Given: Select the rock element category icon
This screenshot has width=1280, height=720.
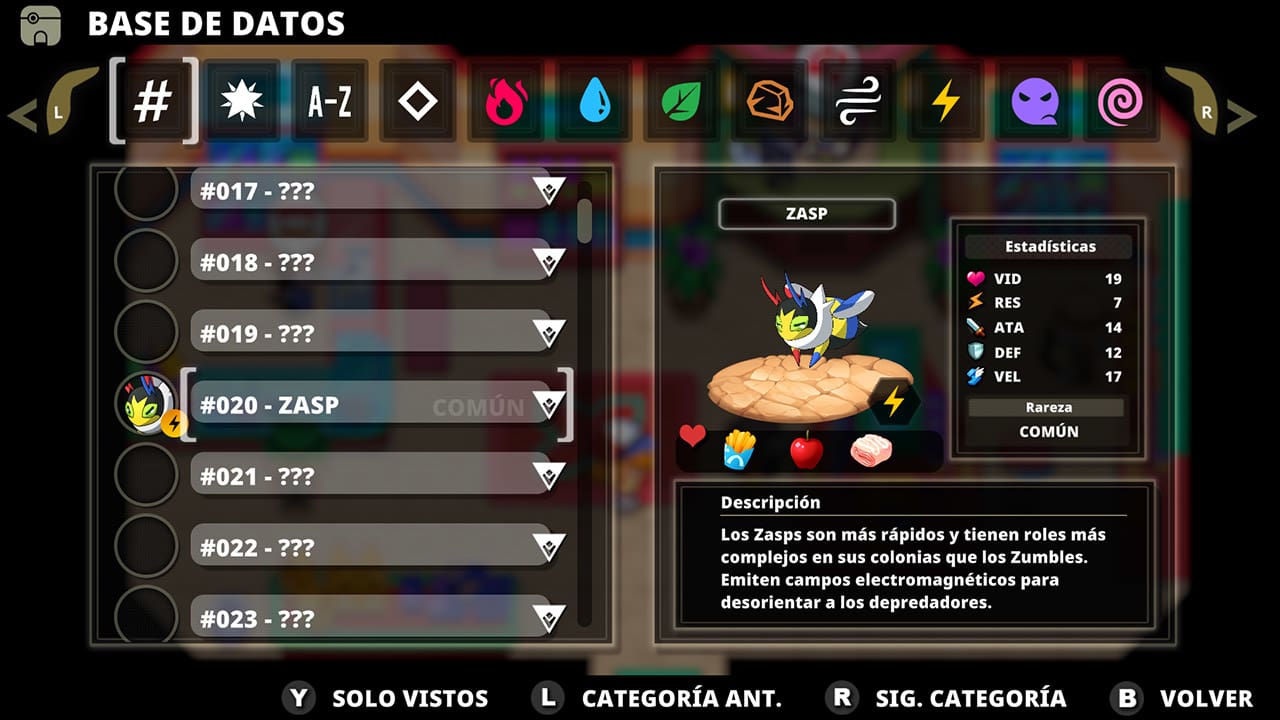Looking at the screenshot, I should pos(770,100).
